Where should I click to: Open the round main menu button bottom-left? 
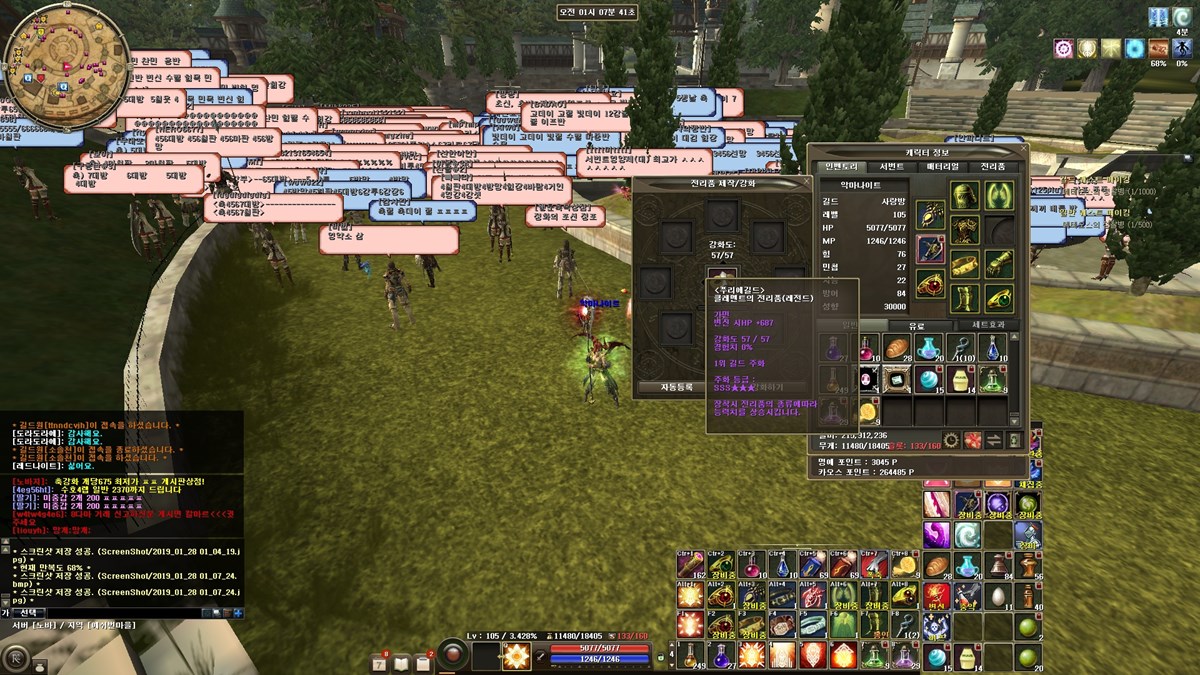(x=17, y=659)
